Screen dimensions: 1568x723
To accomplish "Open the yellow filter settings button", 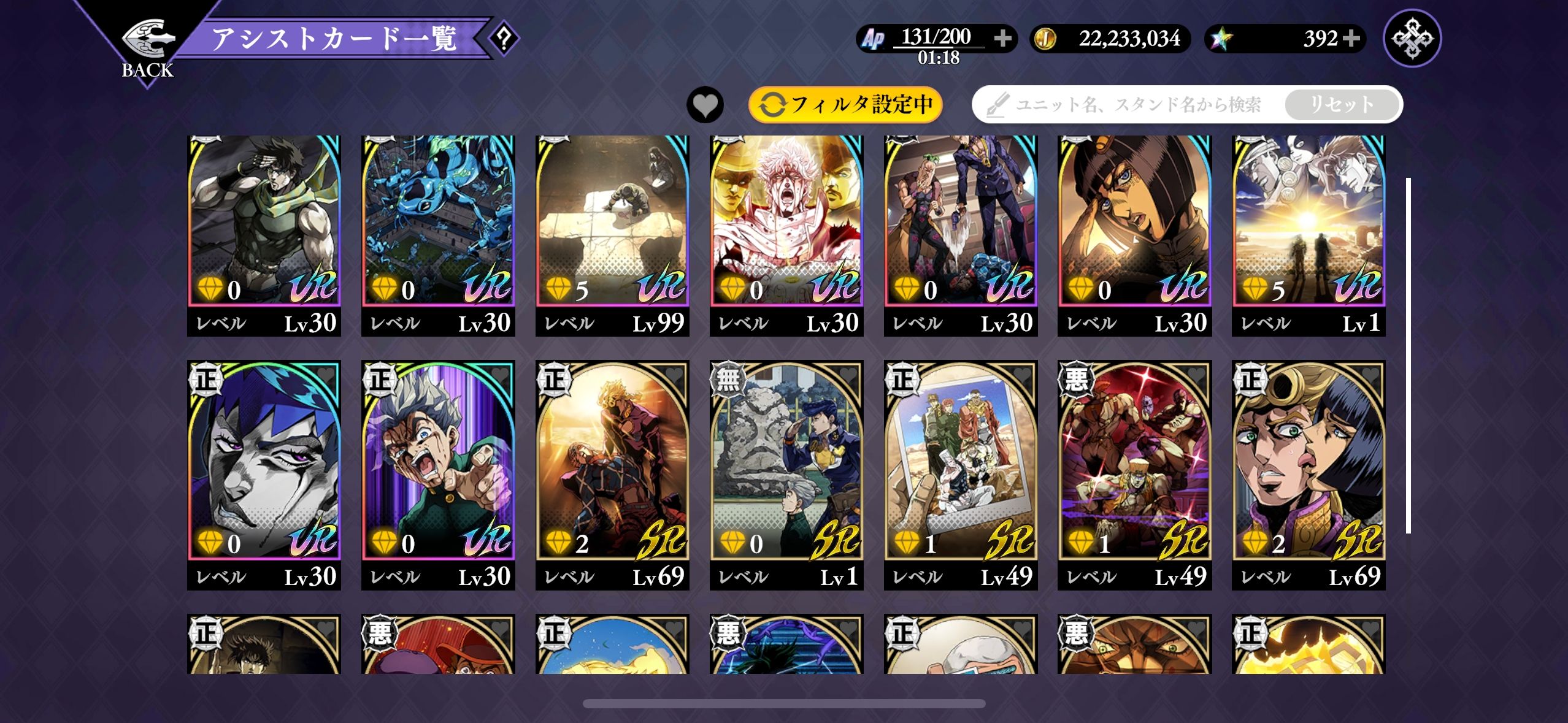I will [x=845, y=105].
